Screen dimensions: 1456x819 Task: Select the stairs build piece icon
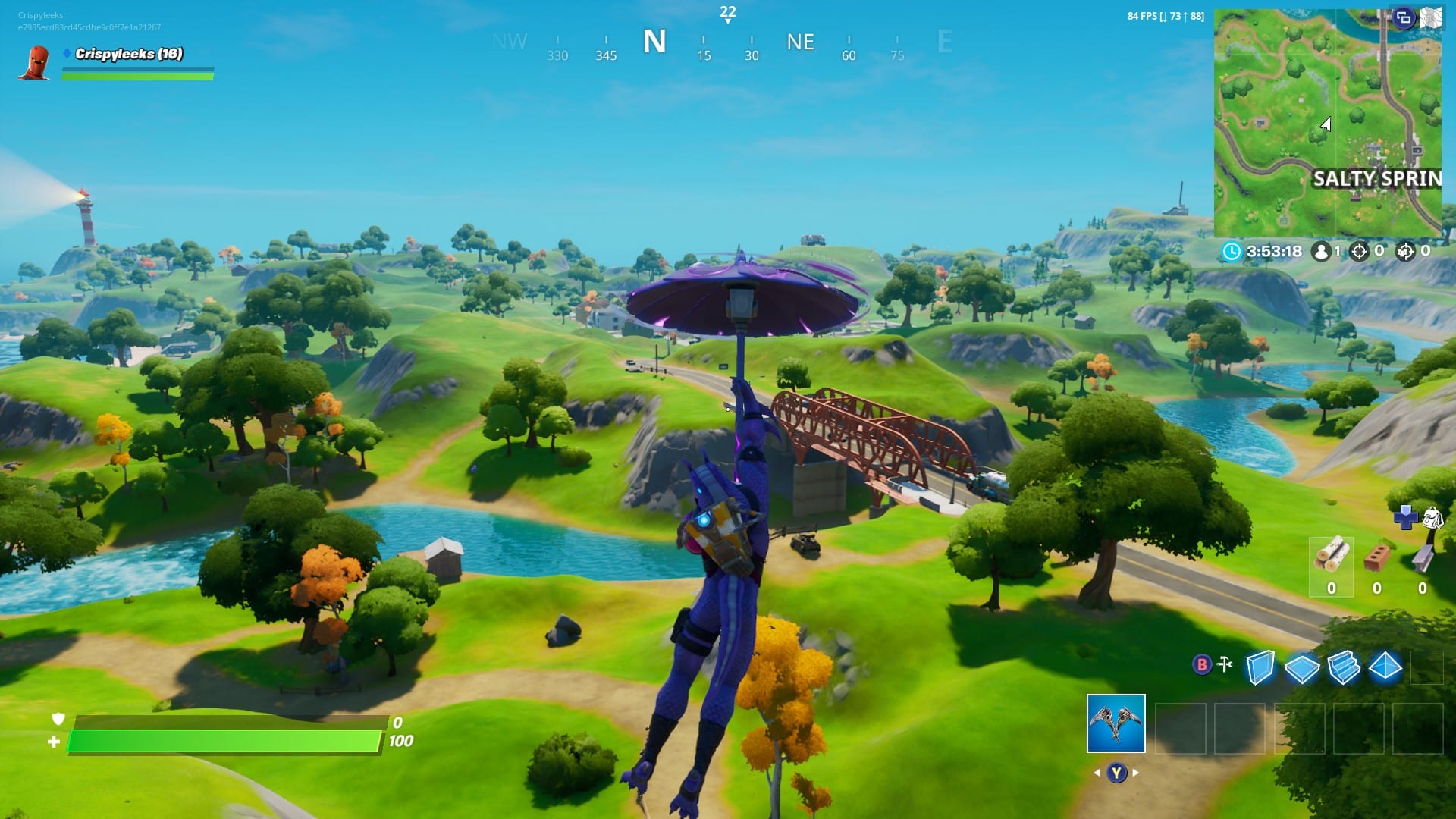coord(1344,668)
